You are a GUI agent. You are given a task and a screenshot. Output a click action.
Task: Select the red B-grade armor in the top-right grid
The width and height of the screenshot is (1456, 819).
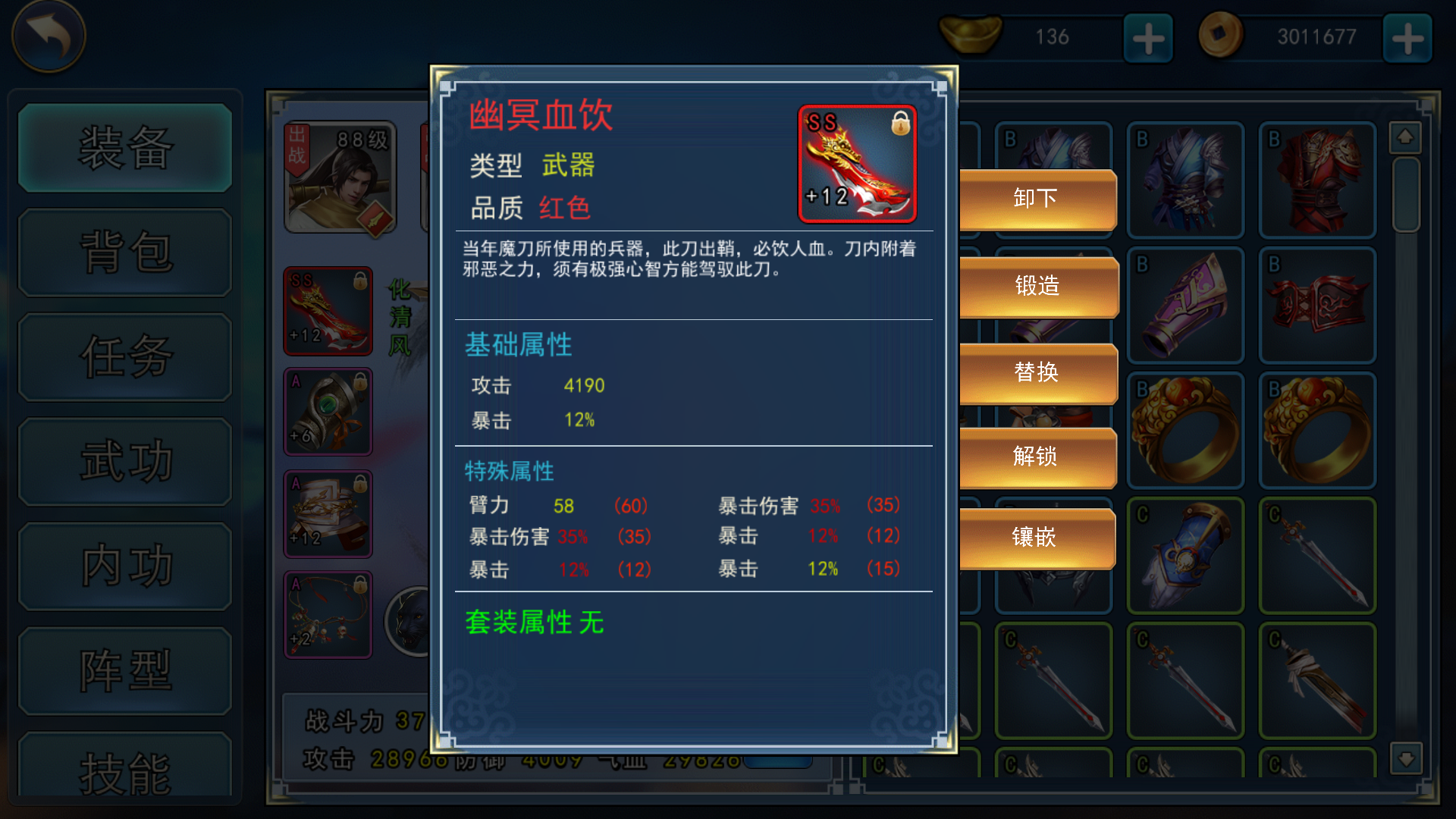pos(1317,180)
